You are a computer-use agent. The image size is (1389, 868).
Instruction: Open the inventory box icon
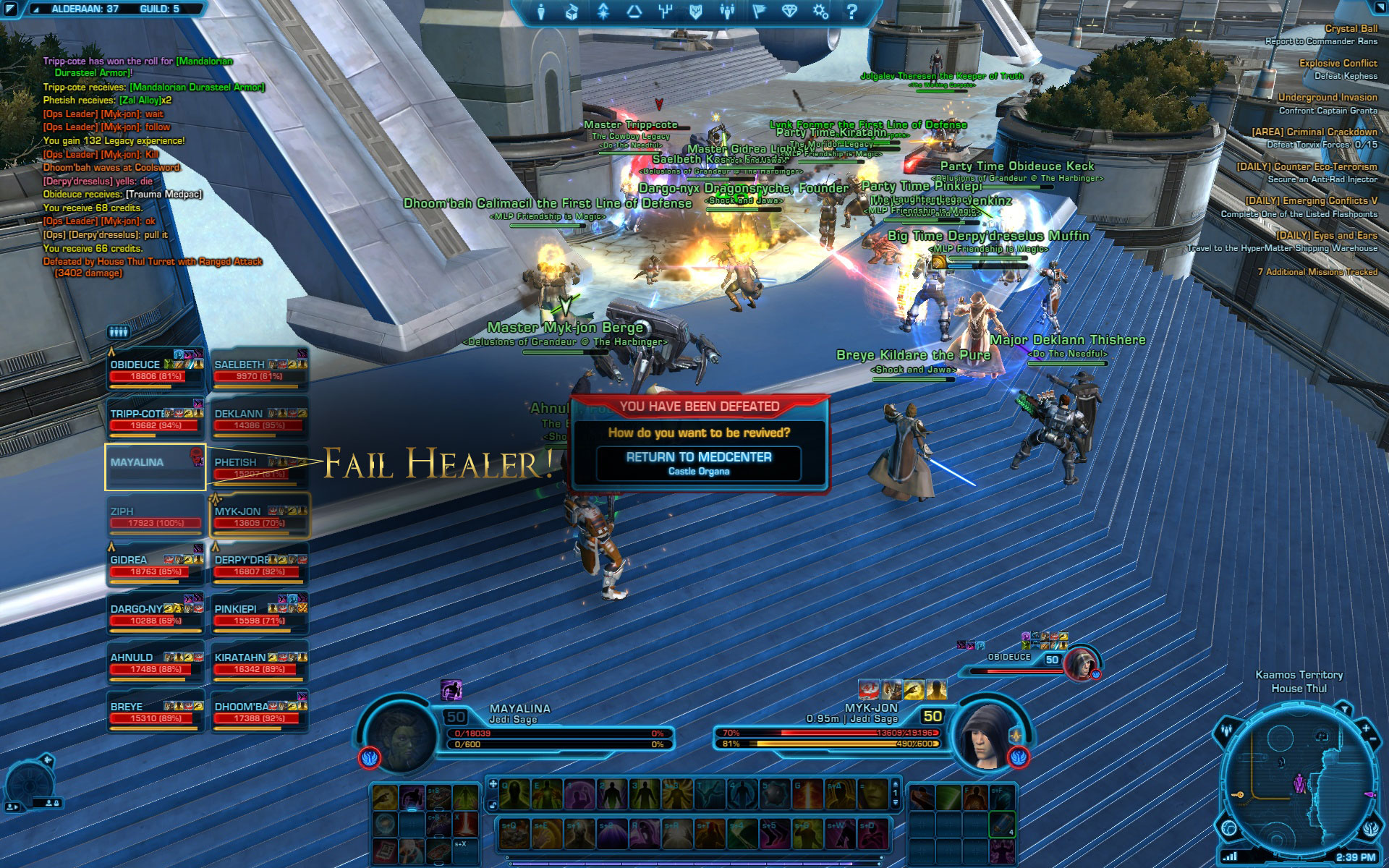coord(572,12)
